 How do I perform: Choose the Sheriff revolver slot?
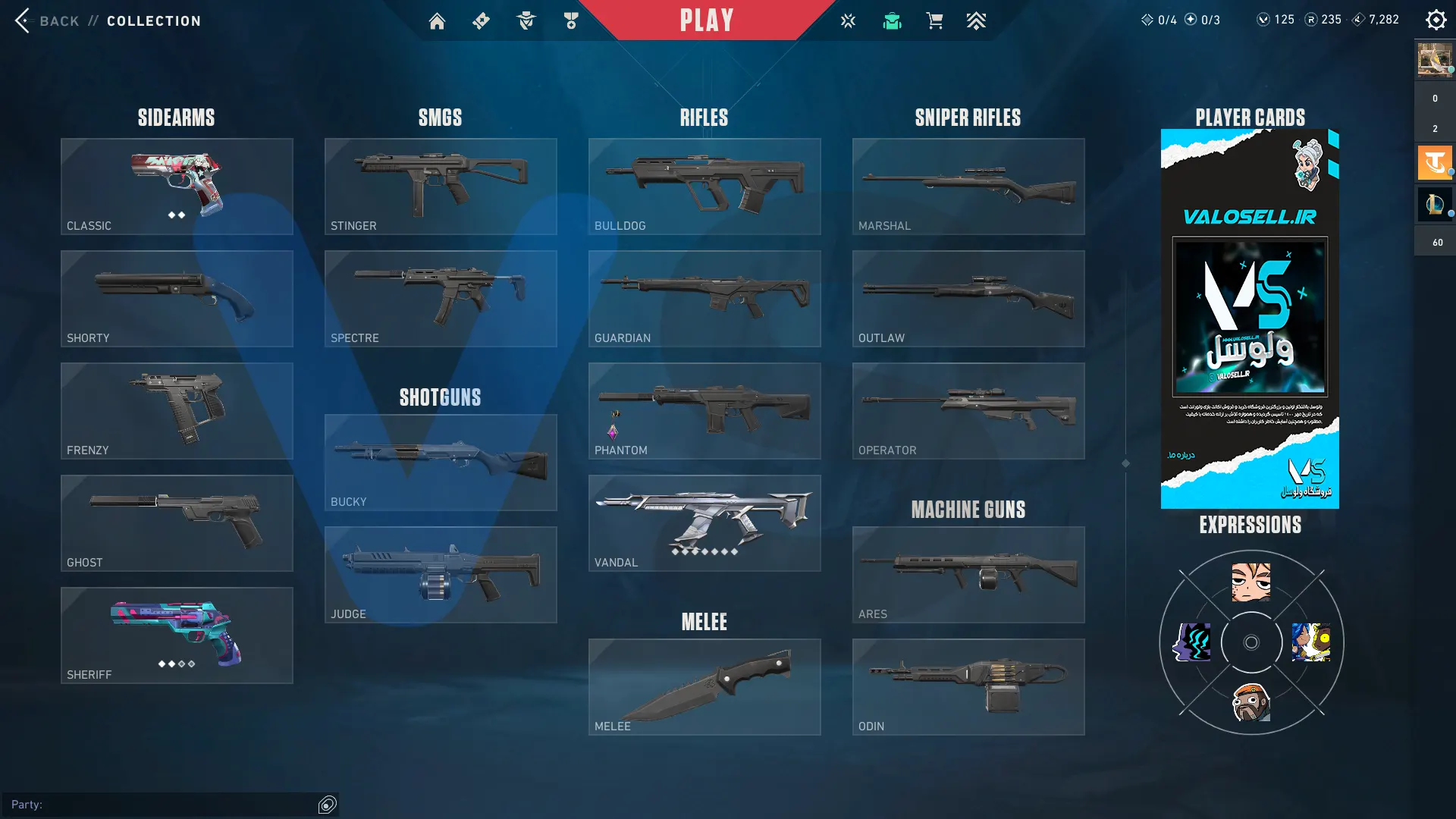tap(177, 635)
